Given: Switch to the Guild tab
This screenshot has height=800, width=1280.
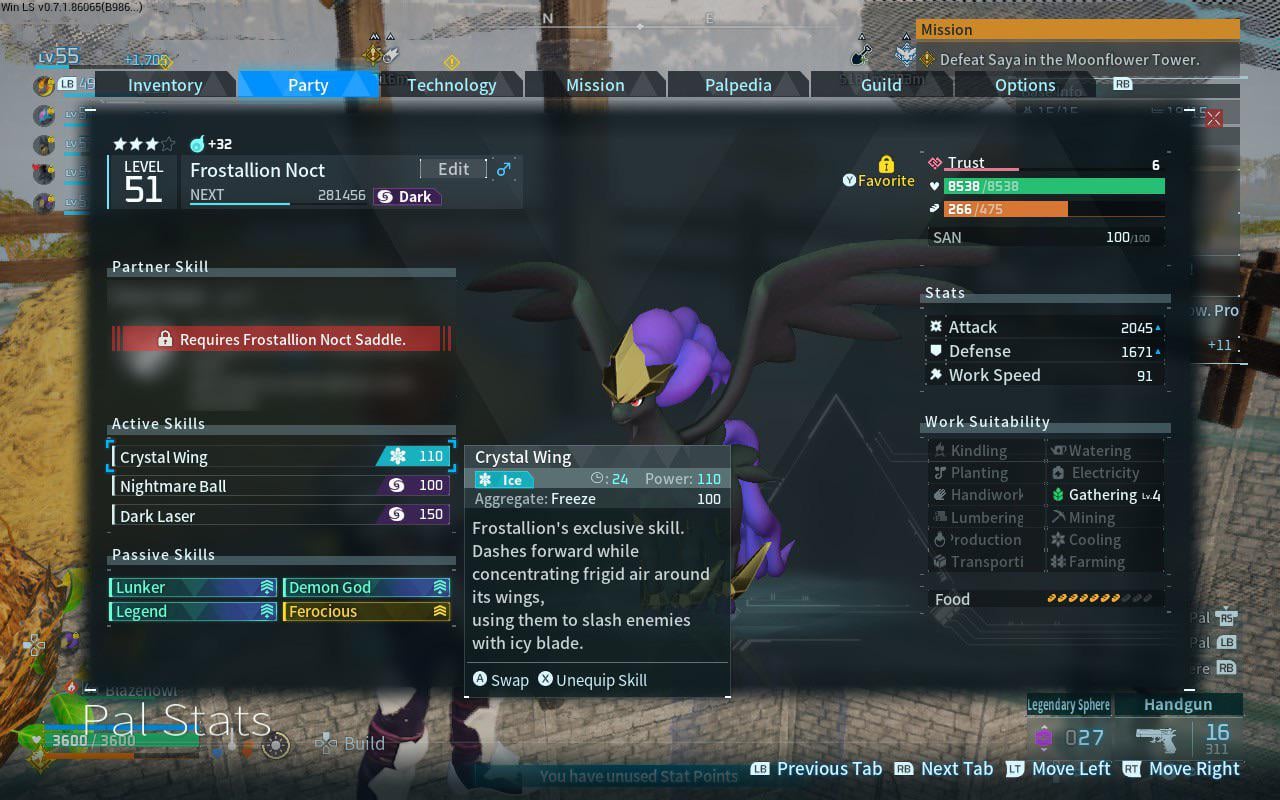Looking at the screenshot, I should tap(881, 85).
